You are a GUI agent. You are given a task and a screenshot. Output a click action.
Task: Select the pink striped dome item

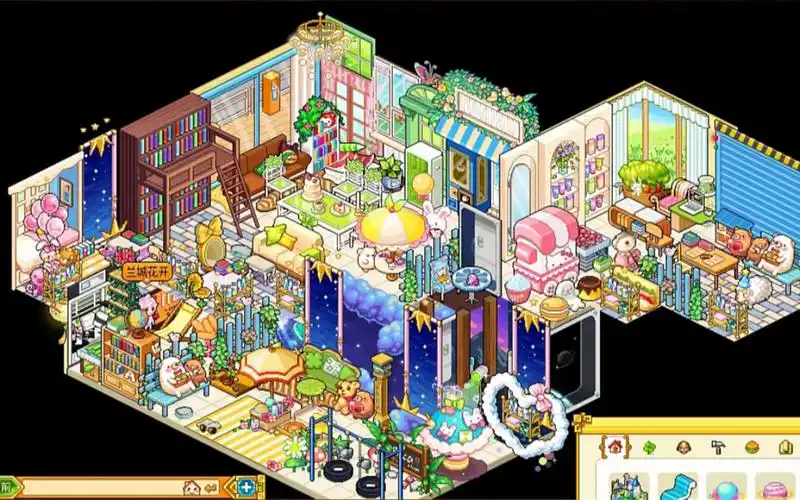point(774,489)
